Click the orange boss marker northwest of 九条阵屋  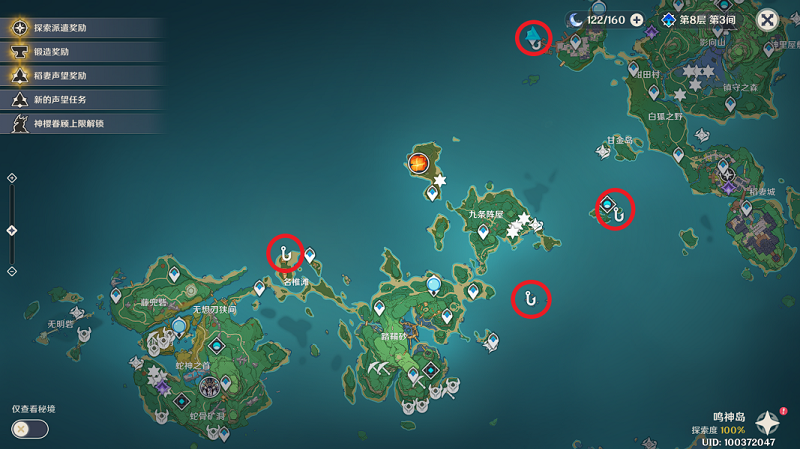pyautogui.click(x=418, y=162)
